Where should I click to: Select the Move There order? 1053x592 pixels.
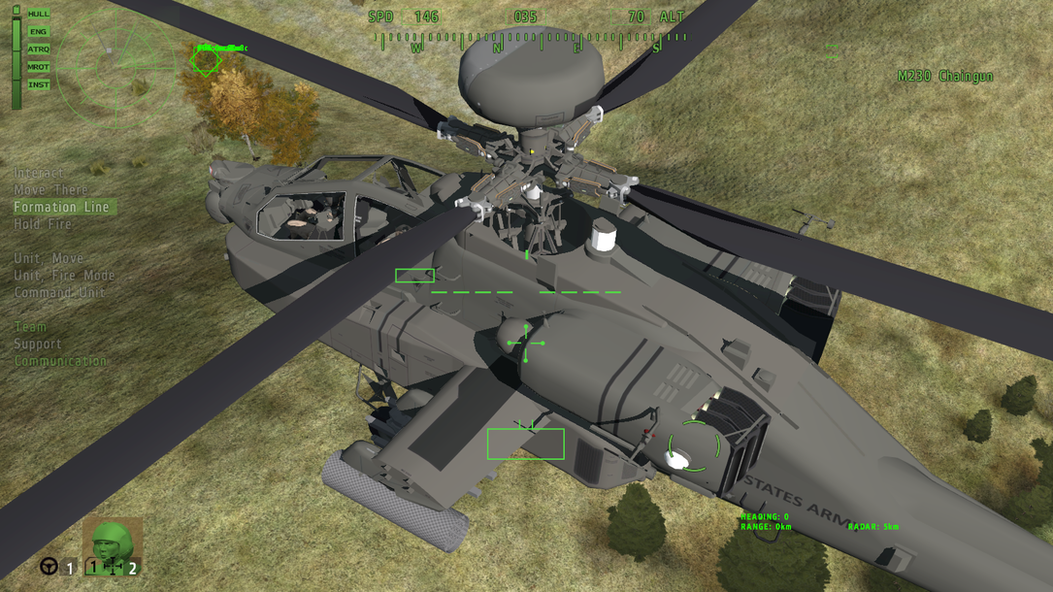pyautogui.click(x=51, y=190)
